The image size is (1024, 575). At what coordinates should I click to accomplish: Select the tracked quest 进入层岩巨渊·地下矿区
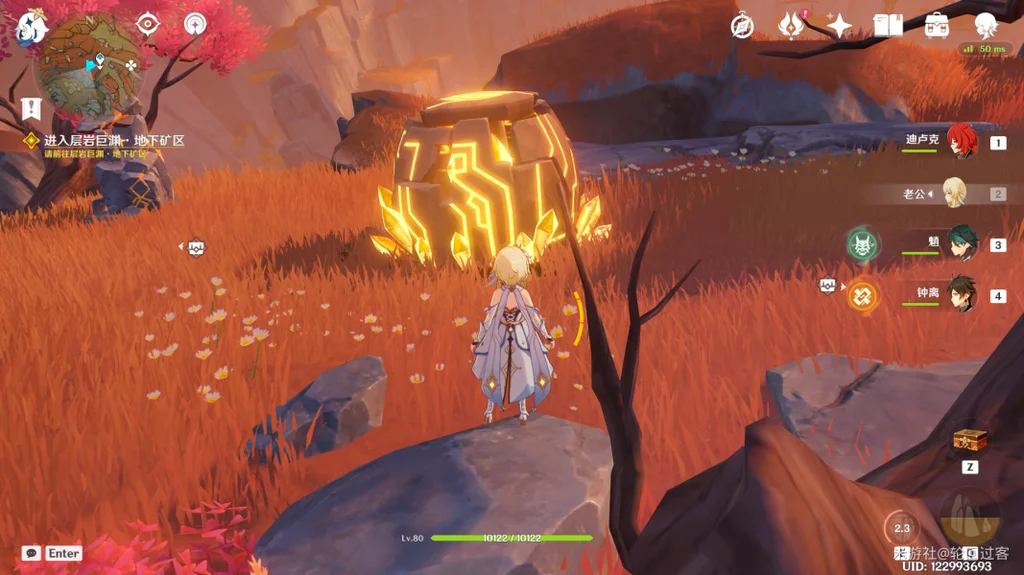tap(113, 141)
